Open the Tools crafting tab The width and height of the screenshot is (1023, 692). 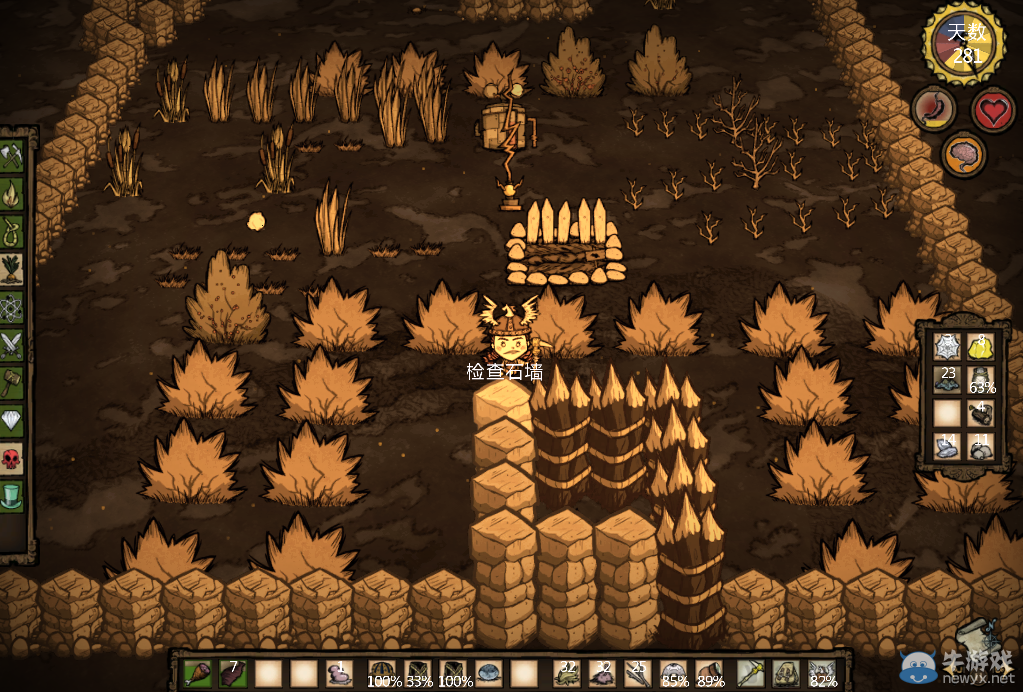click(12, 156)
